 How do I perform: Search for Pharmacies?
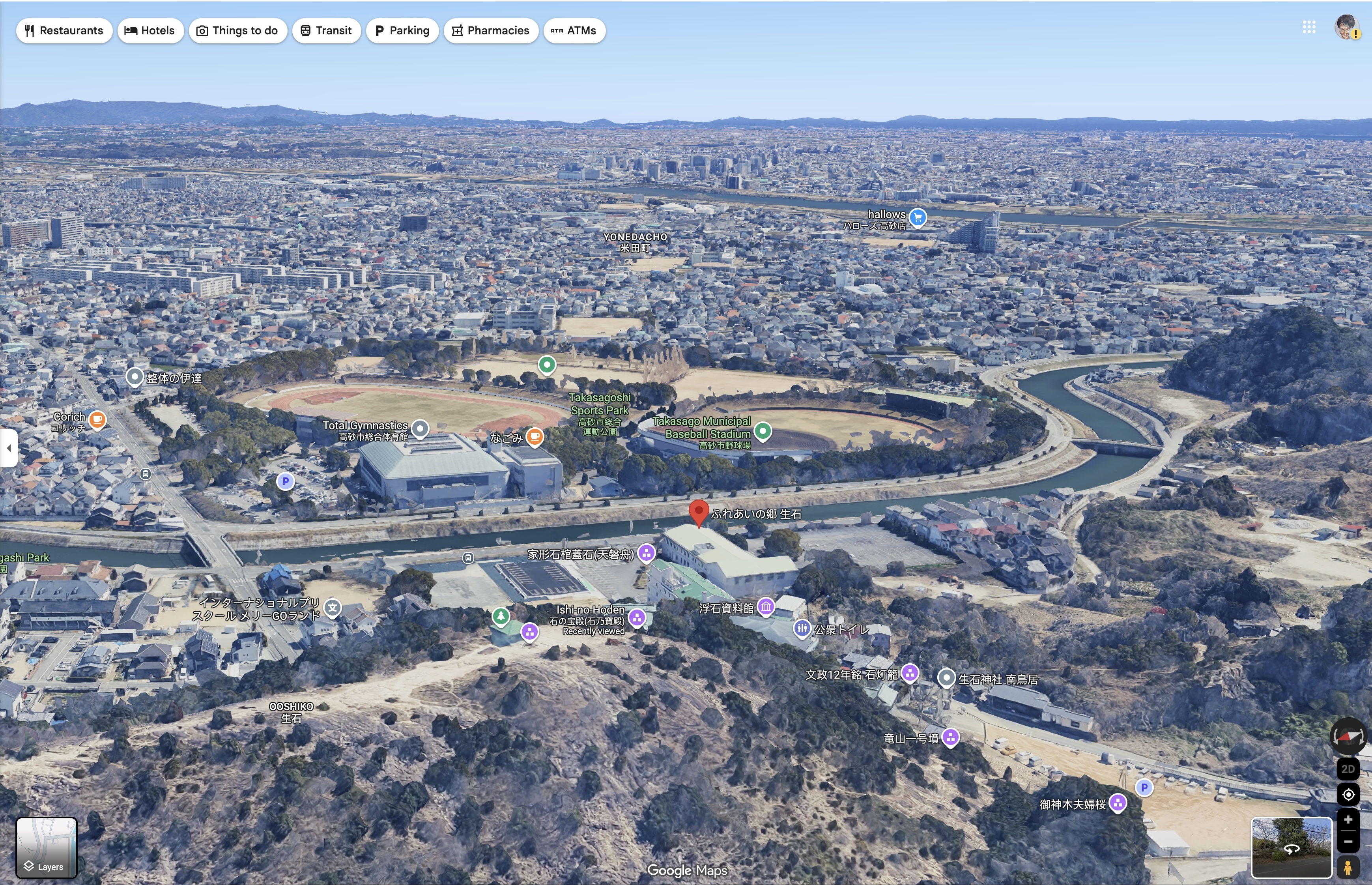coord(490,30)
